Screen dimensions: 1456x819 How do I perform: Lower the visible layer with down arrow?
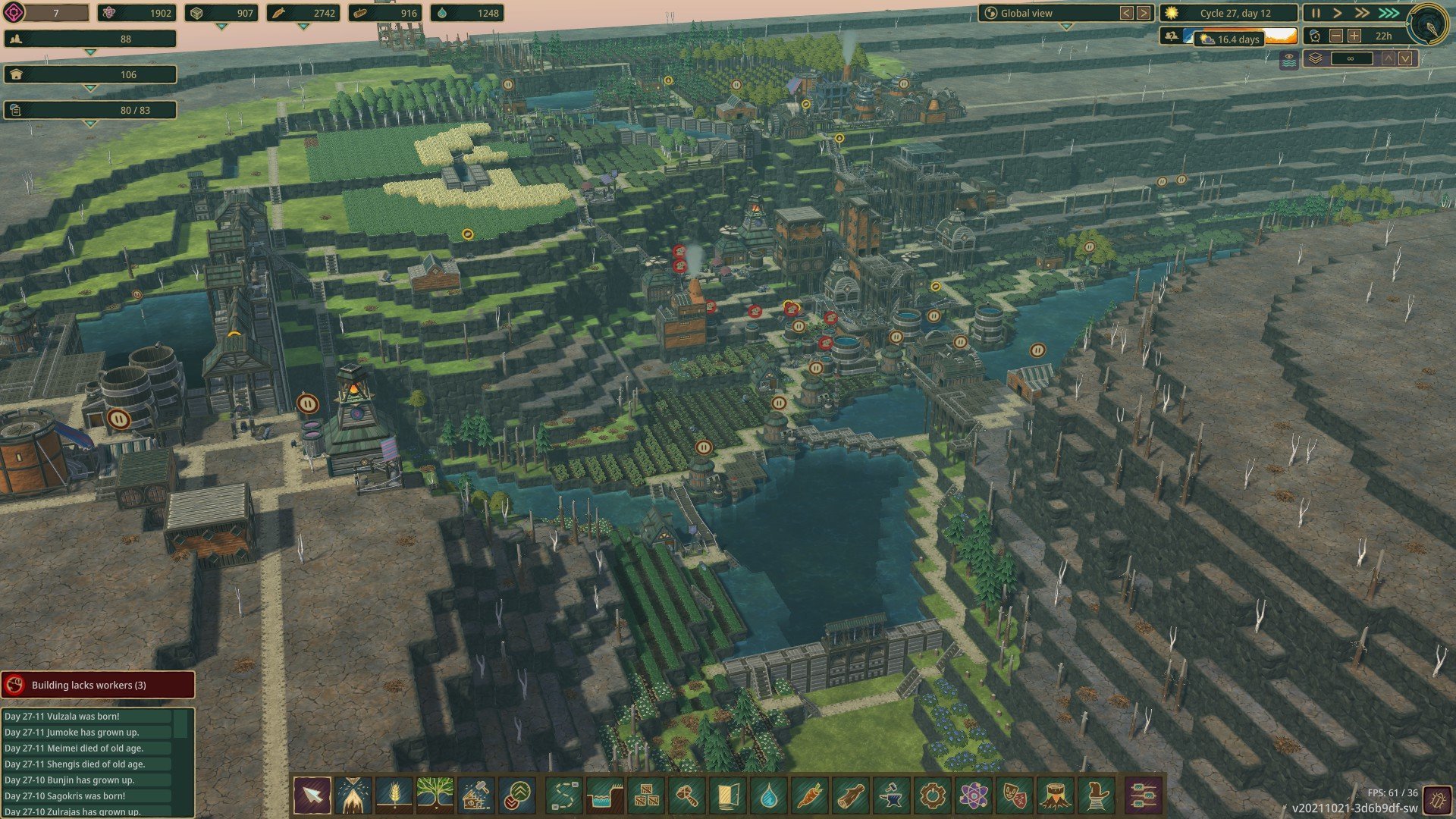1405,58
